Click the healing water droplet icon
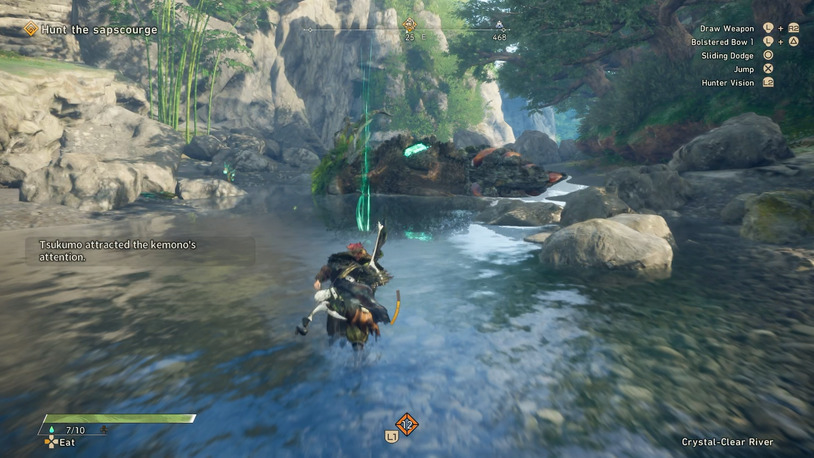The width and height of the screenshot is (814, 458). tap(51, 430)
